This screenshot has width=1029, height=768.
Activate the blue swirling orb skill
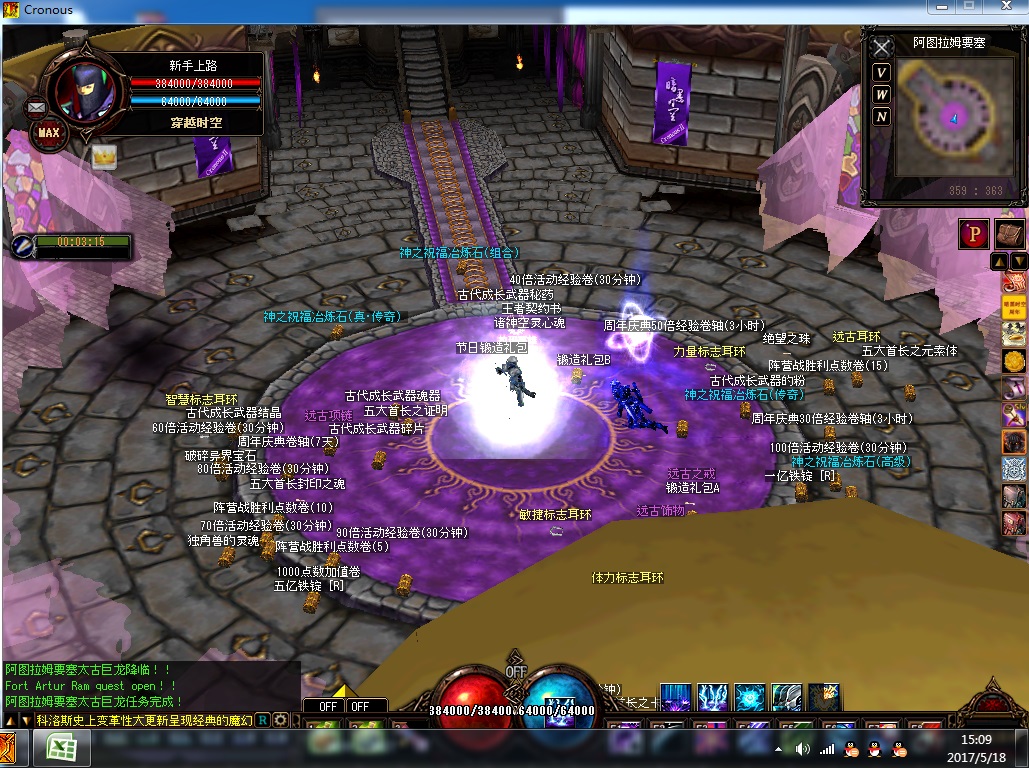[x=749, y=697]
